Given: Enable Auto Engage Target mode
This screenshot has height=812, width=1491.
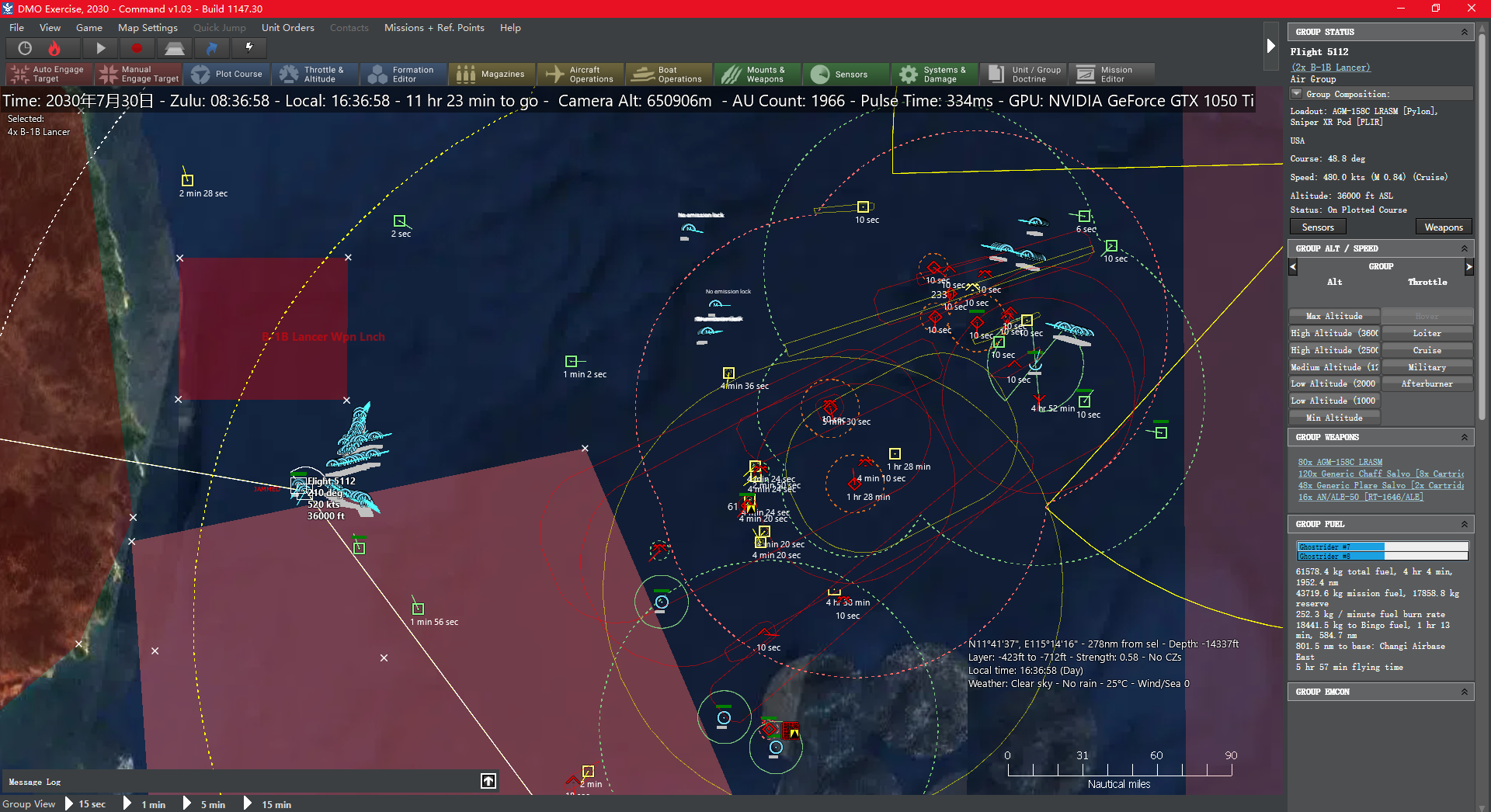Looking at the screenshot, I should click(48, 74).
